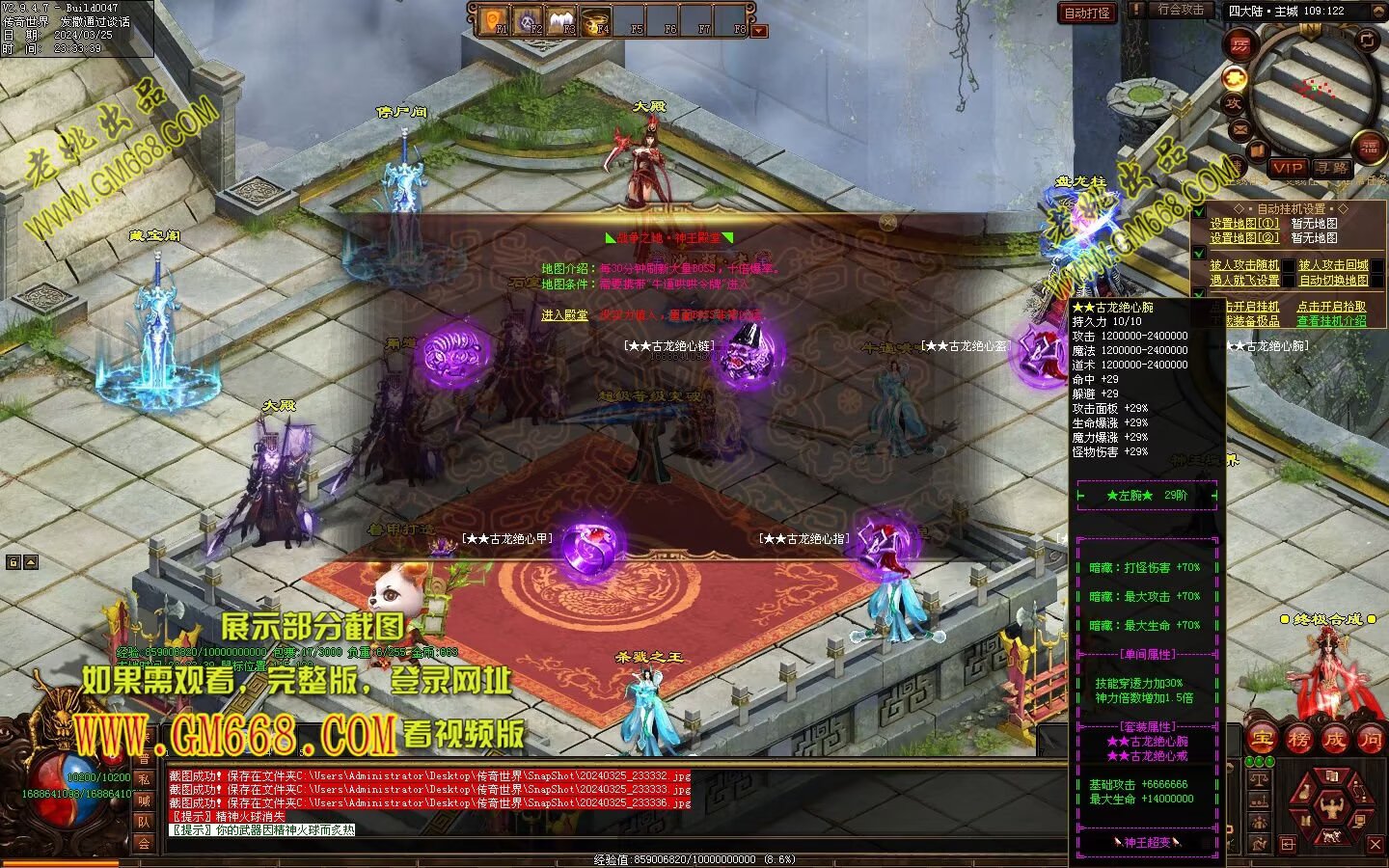Viewport: 1389px width, 868px height.
Task: Open the 福 welfare round button
Action: [x=1370, y=148]
